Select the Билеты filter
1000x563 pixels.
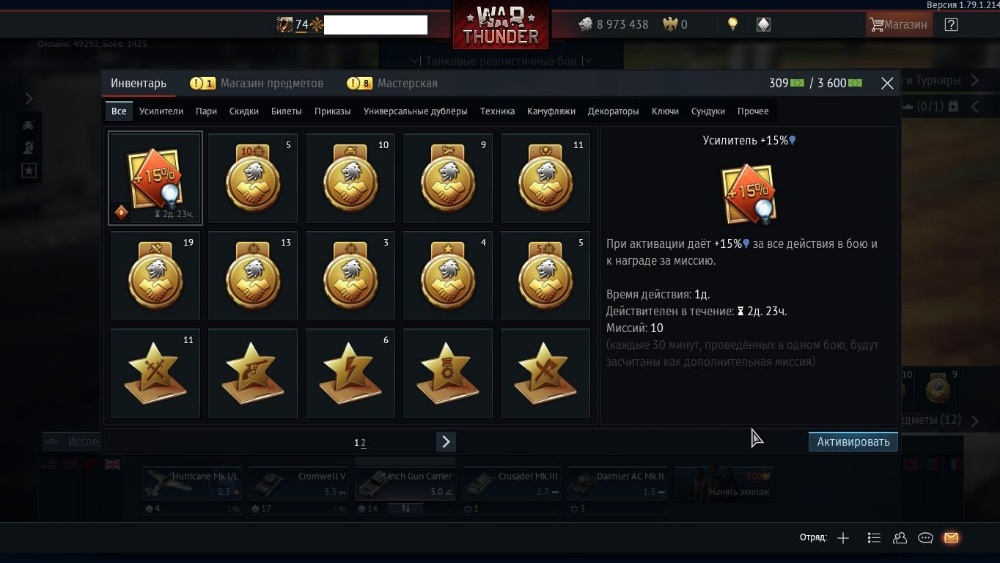[x=286, y=111]
